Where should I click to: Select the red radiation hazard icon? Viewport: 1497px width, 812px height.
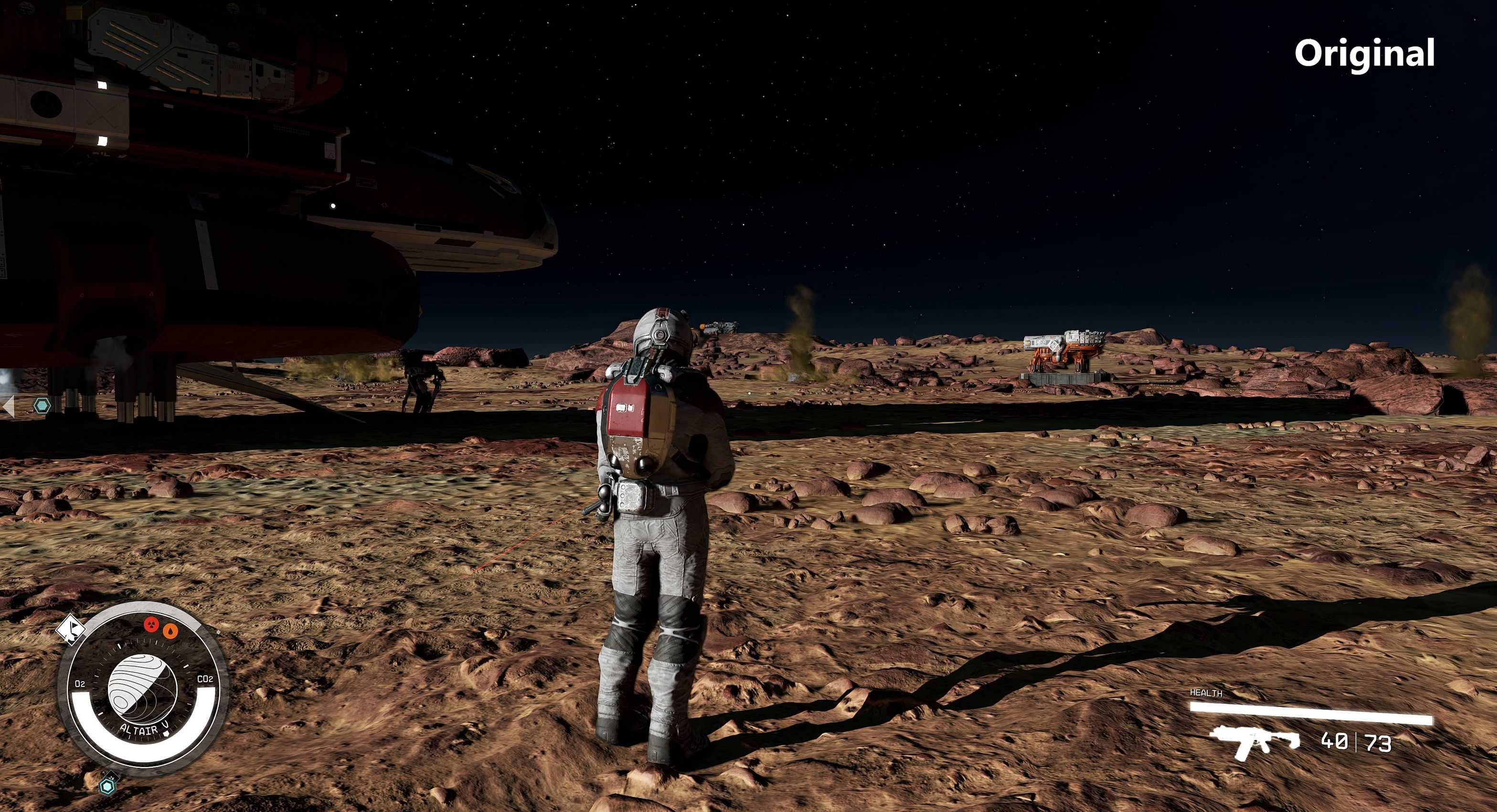(x=152, y=624)
